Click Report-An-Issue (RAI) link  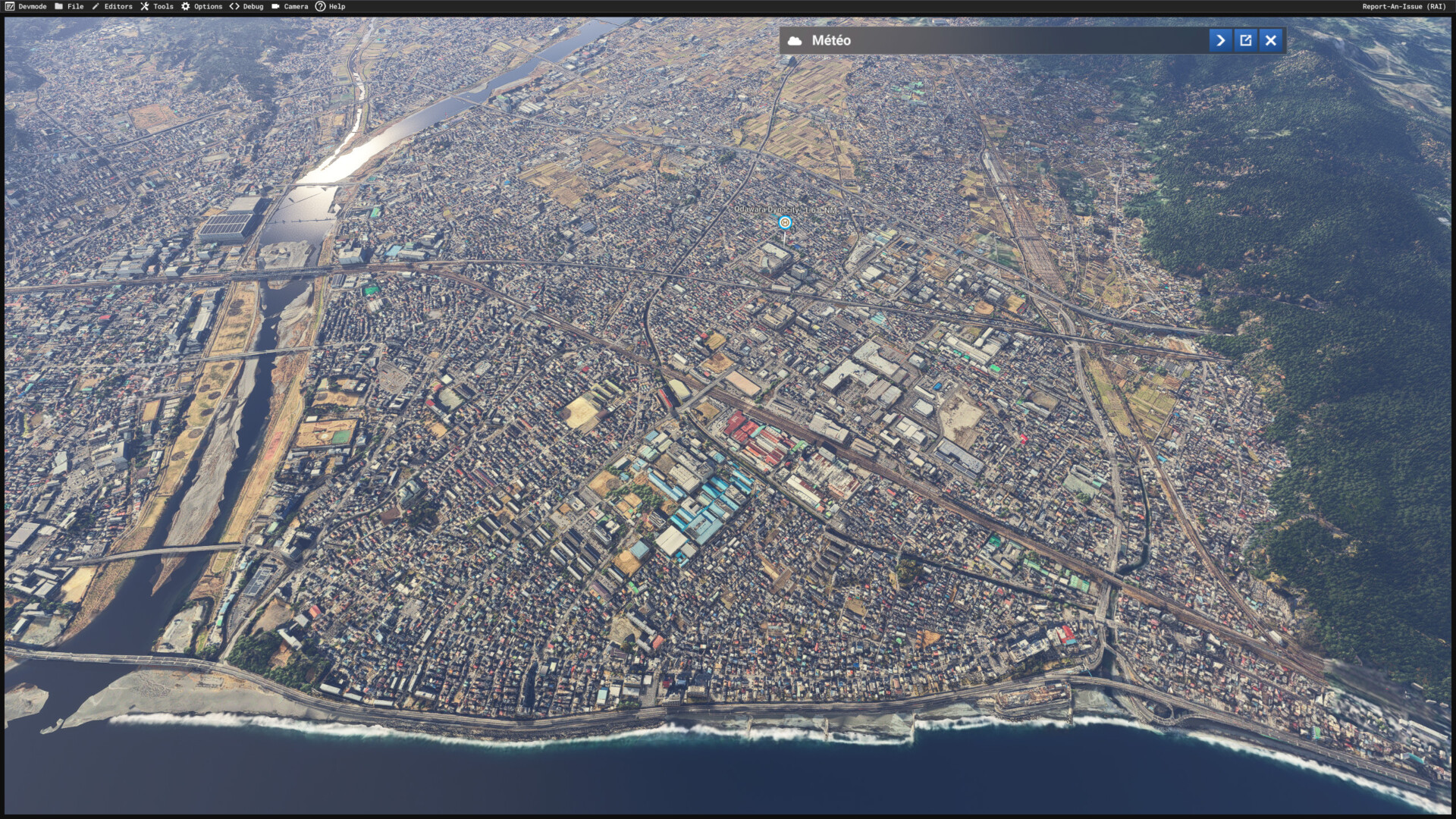click(x=1404, y=6)
